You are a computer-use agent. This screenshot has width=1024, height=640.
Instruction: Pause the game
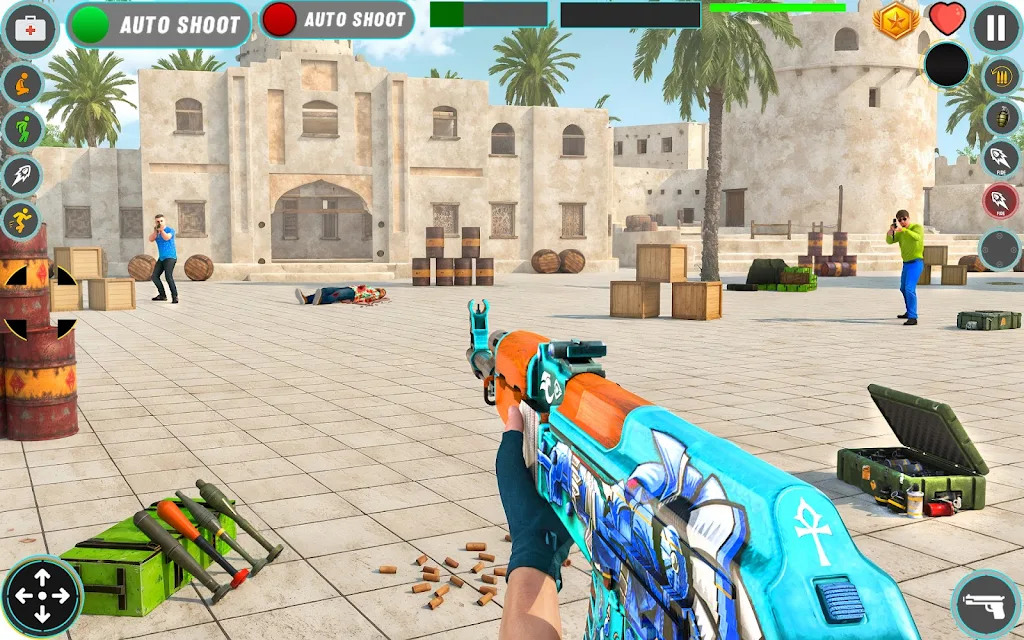[x=996, y=27]
